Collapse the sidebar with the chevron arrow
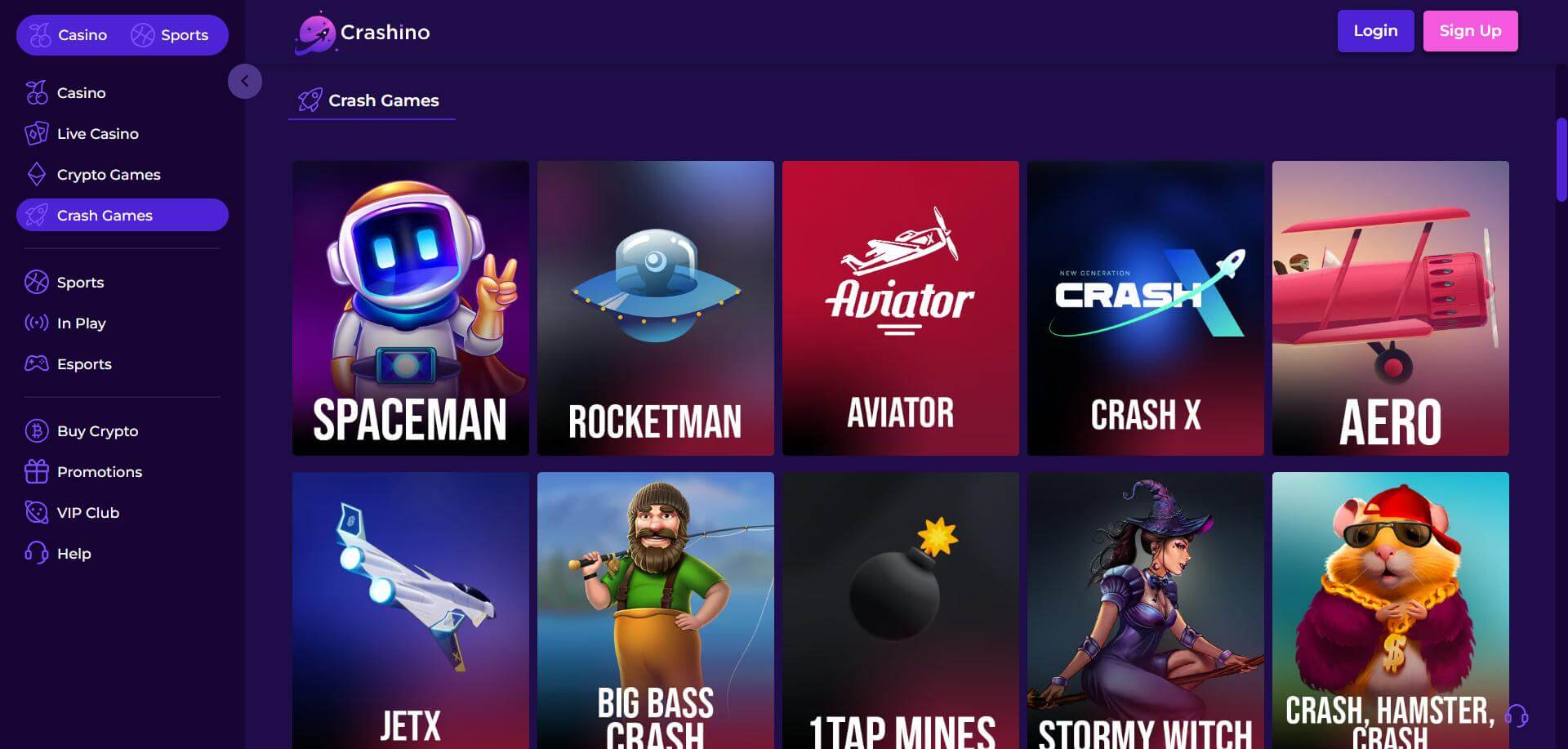 [245, 81]
